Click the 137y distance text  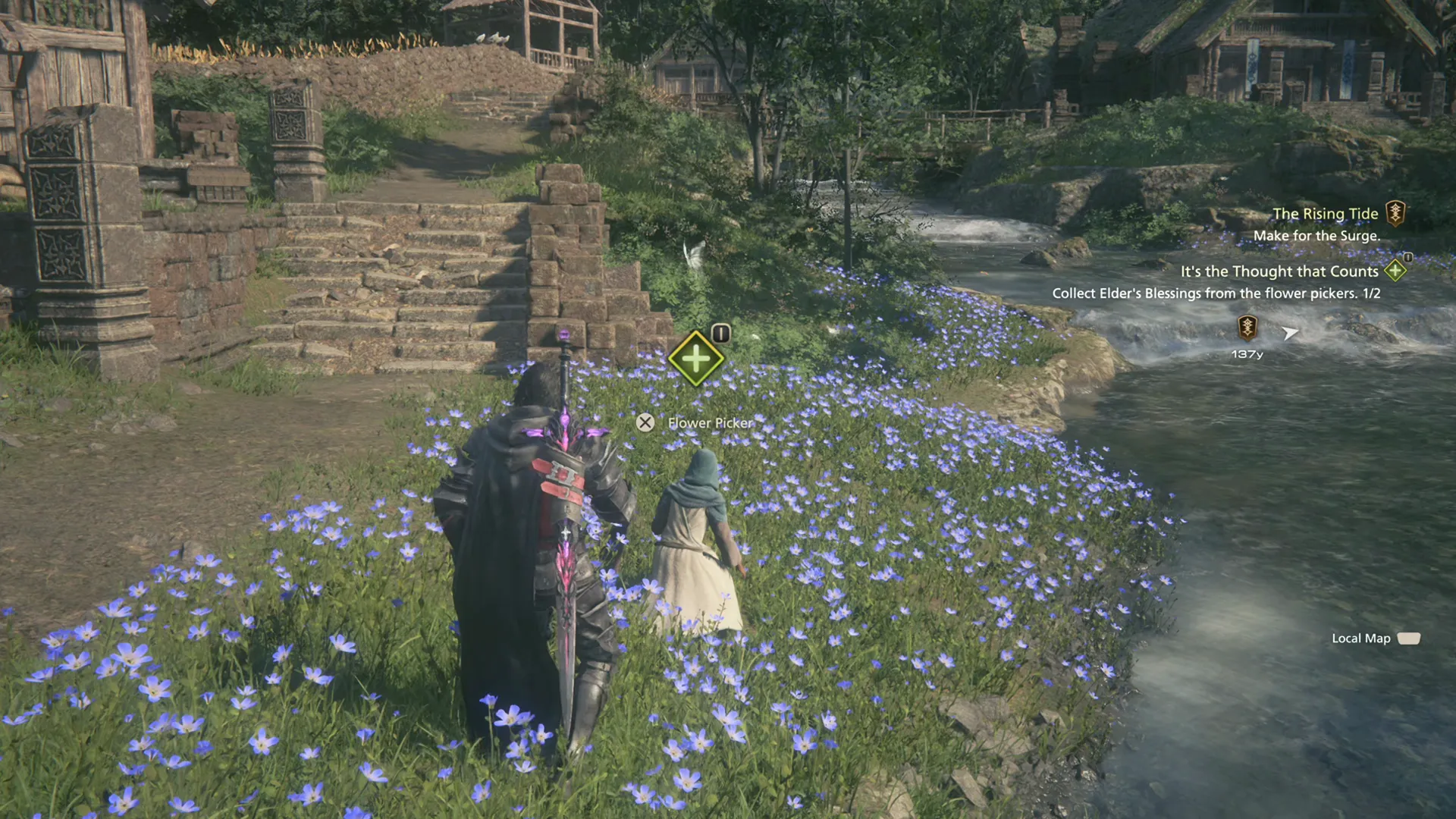pos(1247,353)
